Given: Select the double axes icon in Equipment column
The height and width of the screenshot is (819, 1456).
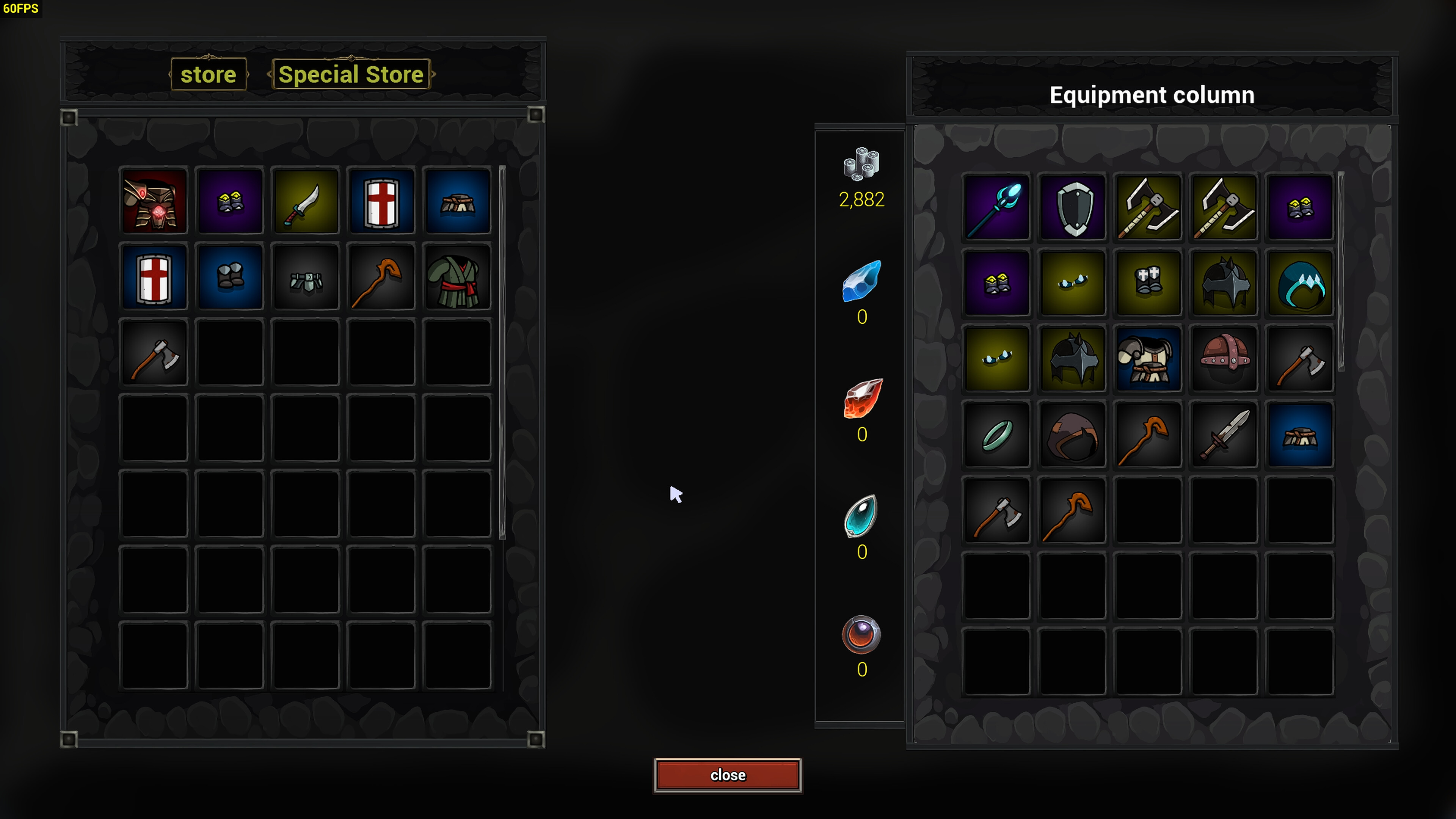Looking at the screenshot, I should 1148,207.
